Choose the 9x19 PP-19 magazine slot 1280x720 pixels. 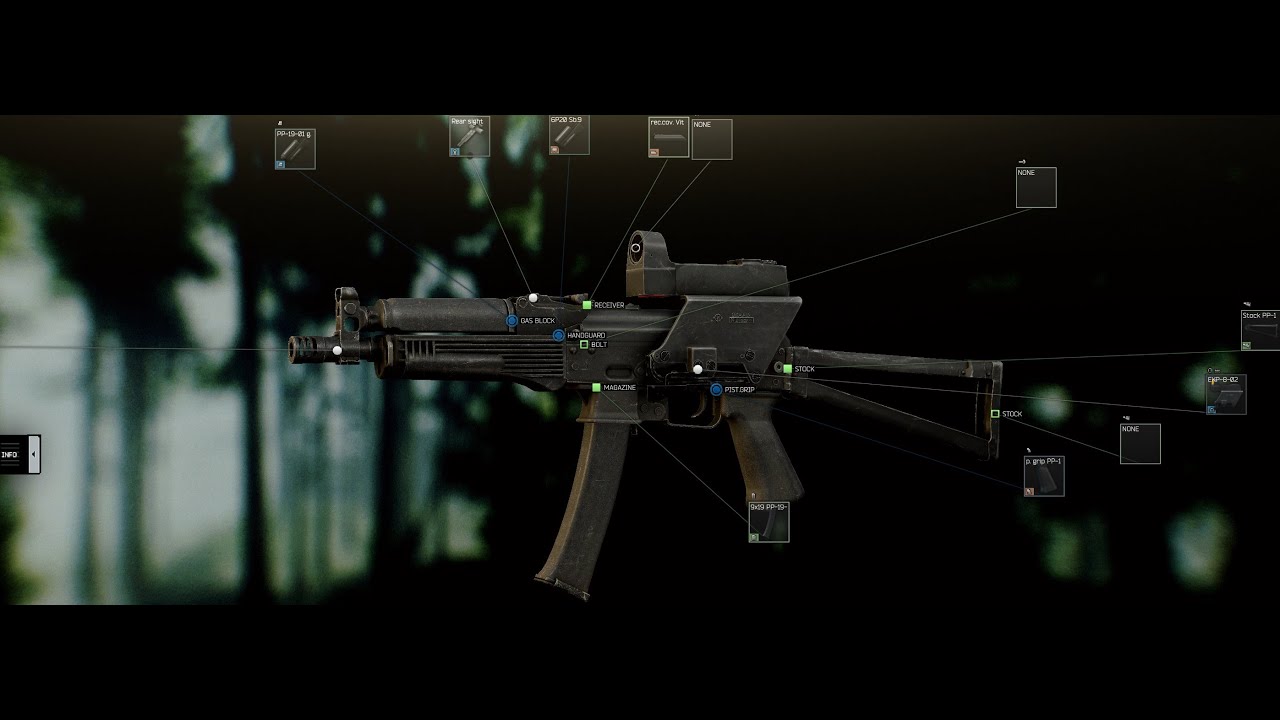click(x=769, y=522)
